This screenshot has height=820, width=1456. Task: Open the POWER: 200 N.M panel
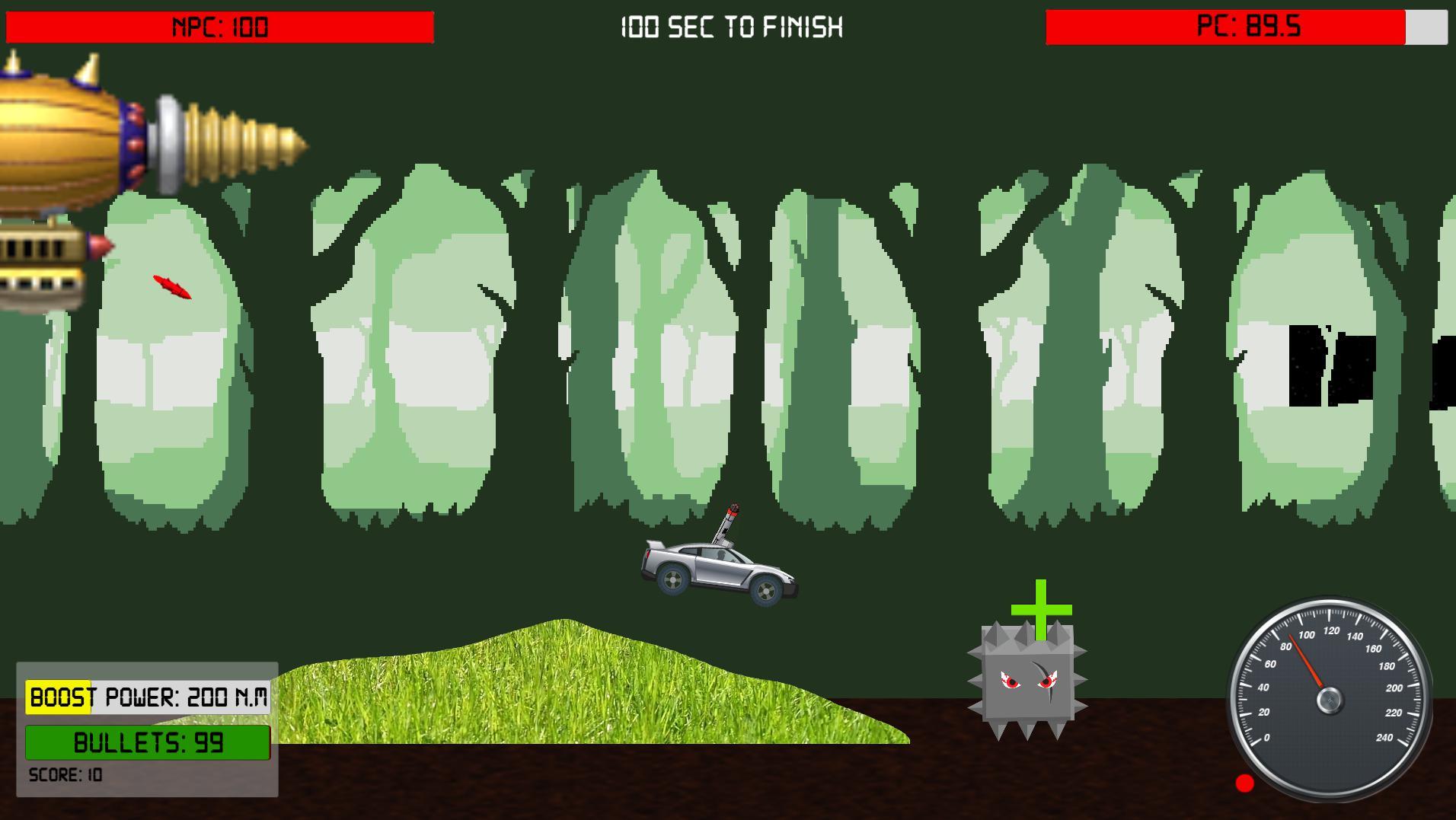point(183,695)
